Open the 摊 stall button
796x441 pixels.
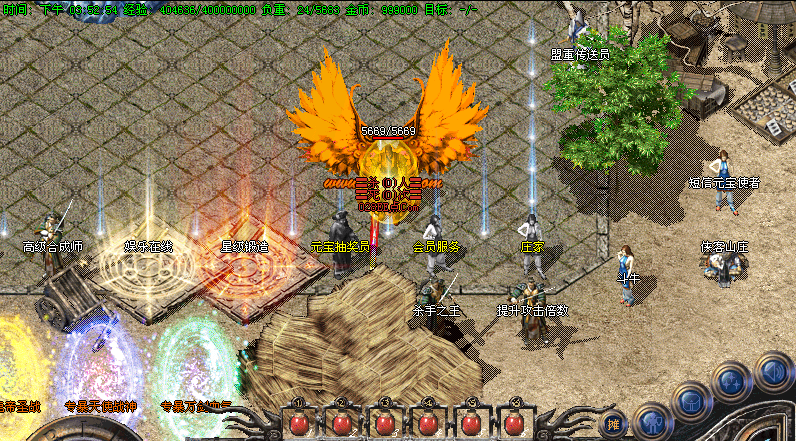coord(614,424)
